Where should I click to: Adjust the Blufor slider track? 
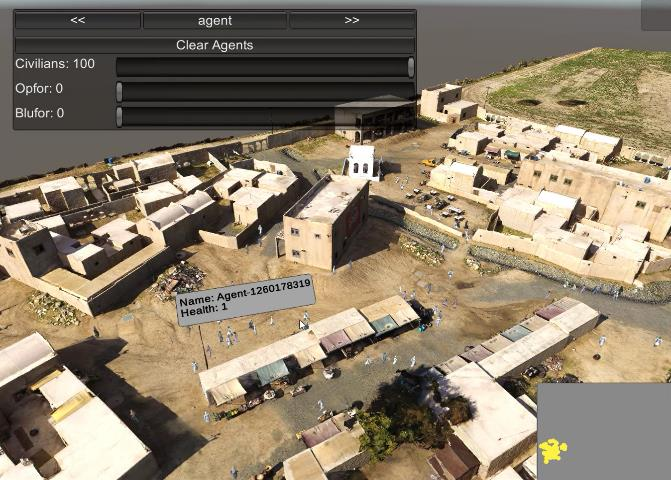click(x=264, y=116)
